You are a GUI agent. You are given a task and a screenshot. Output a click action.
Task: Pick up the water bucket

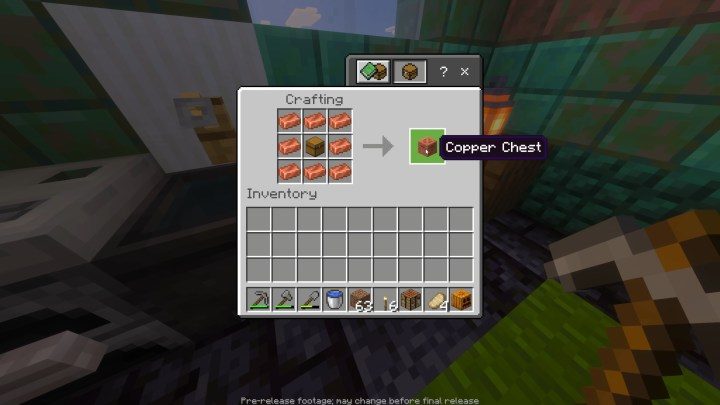pos(334,298)
